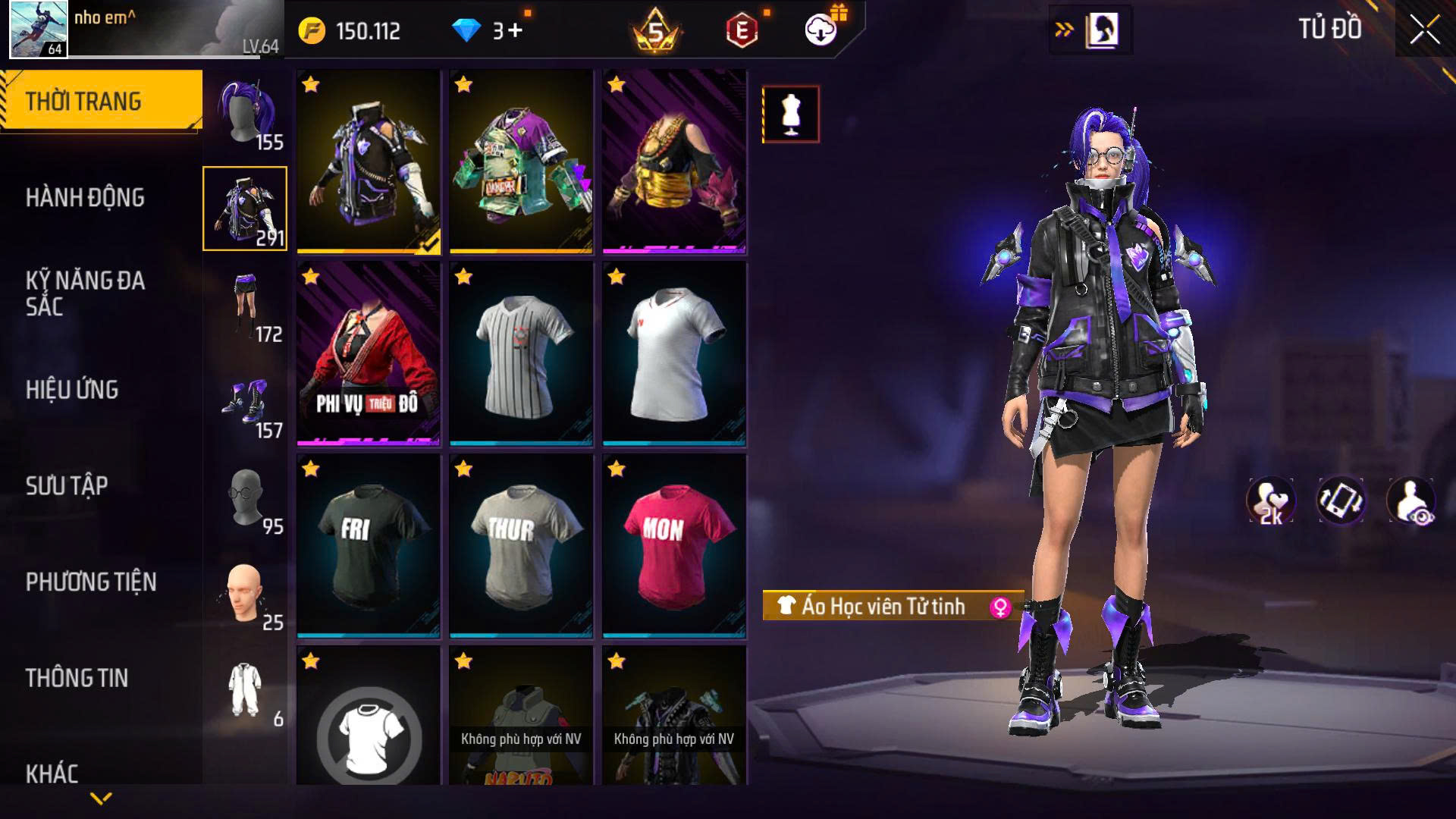Select the hair category with 155 items

tap(245, 114)
